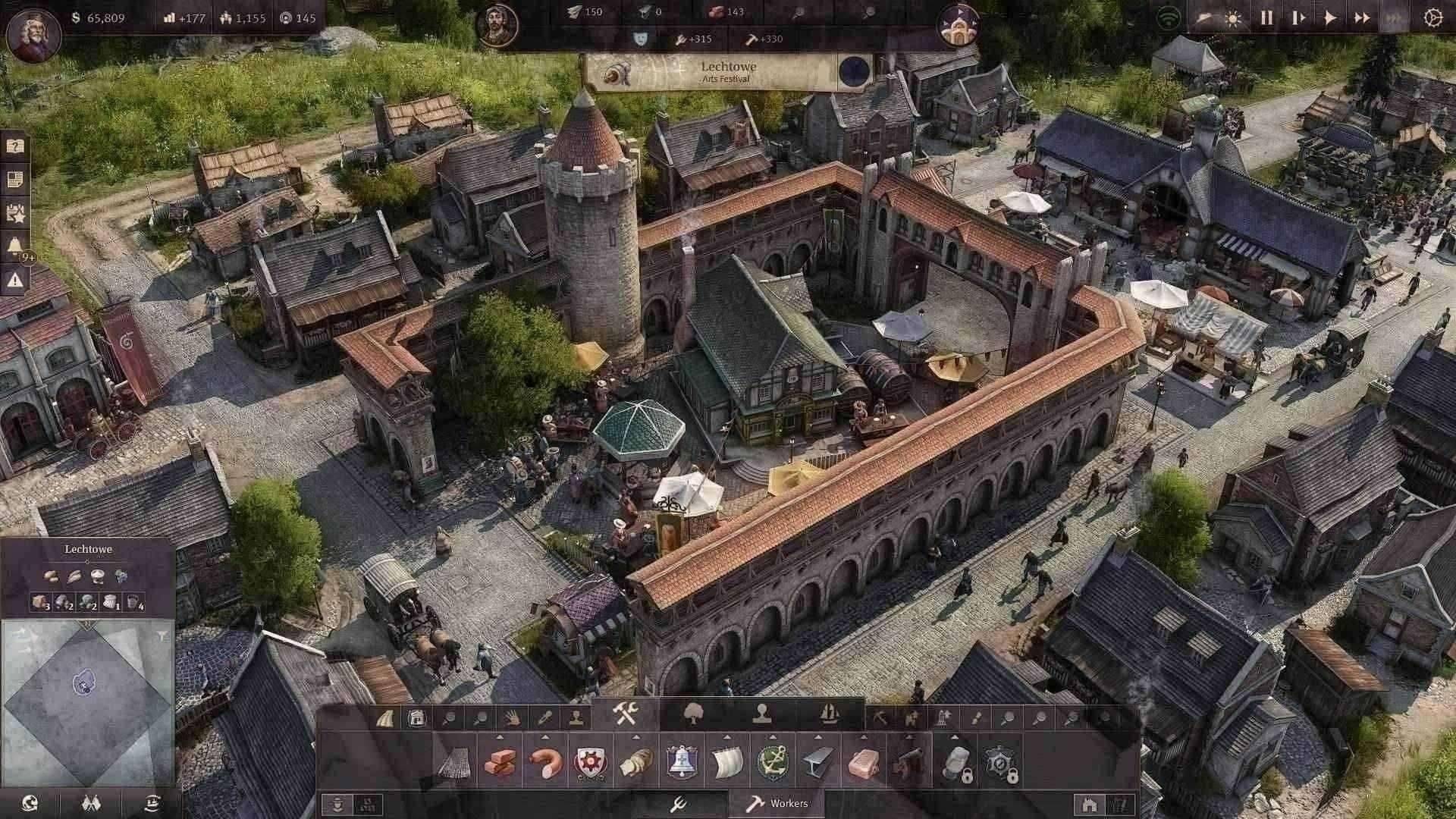
Task: Open the ship build category tab
Action: (x=830, y=714)
